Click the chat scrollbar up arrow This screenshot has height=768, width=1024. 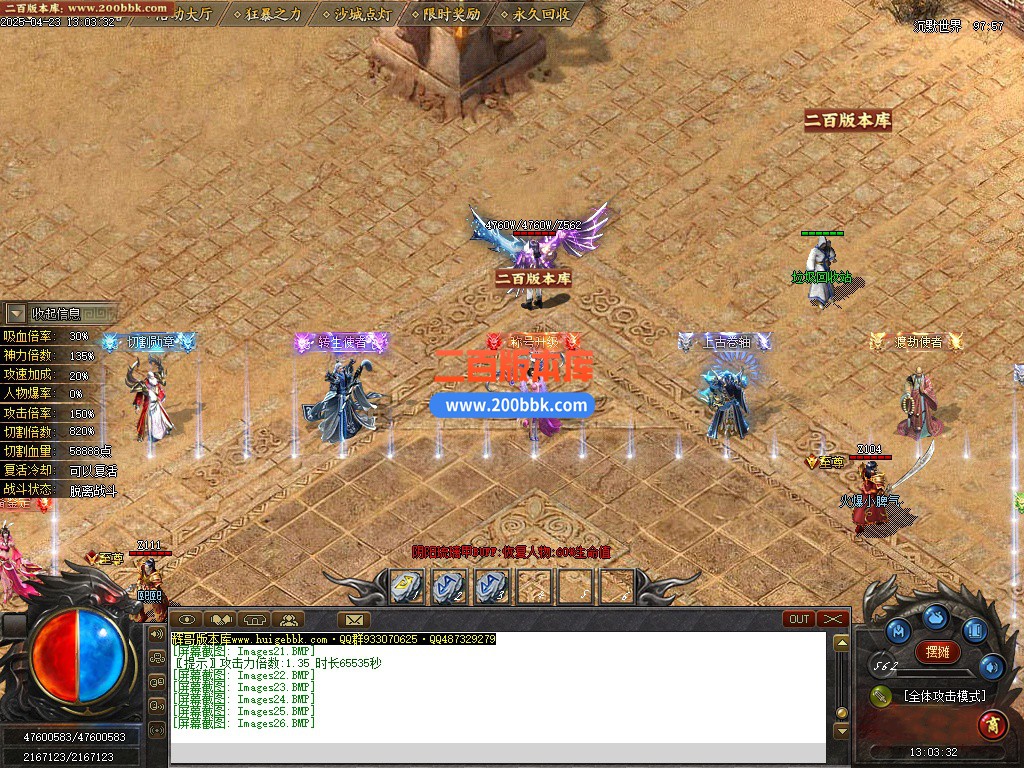point(841,643)
